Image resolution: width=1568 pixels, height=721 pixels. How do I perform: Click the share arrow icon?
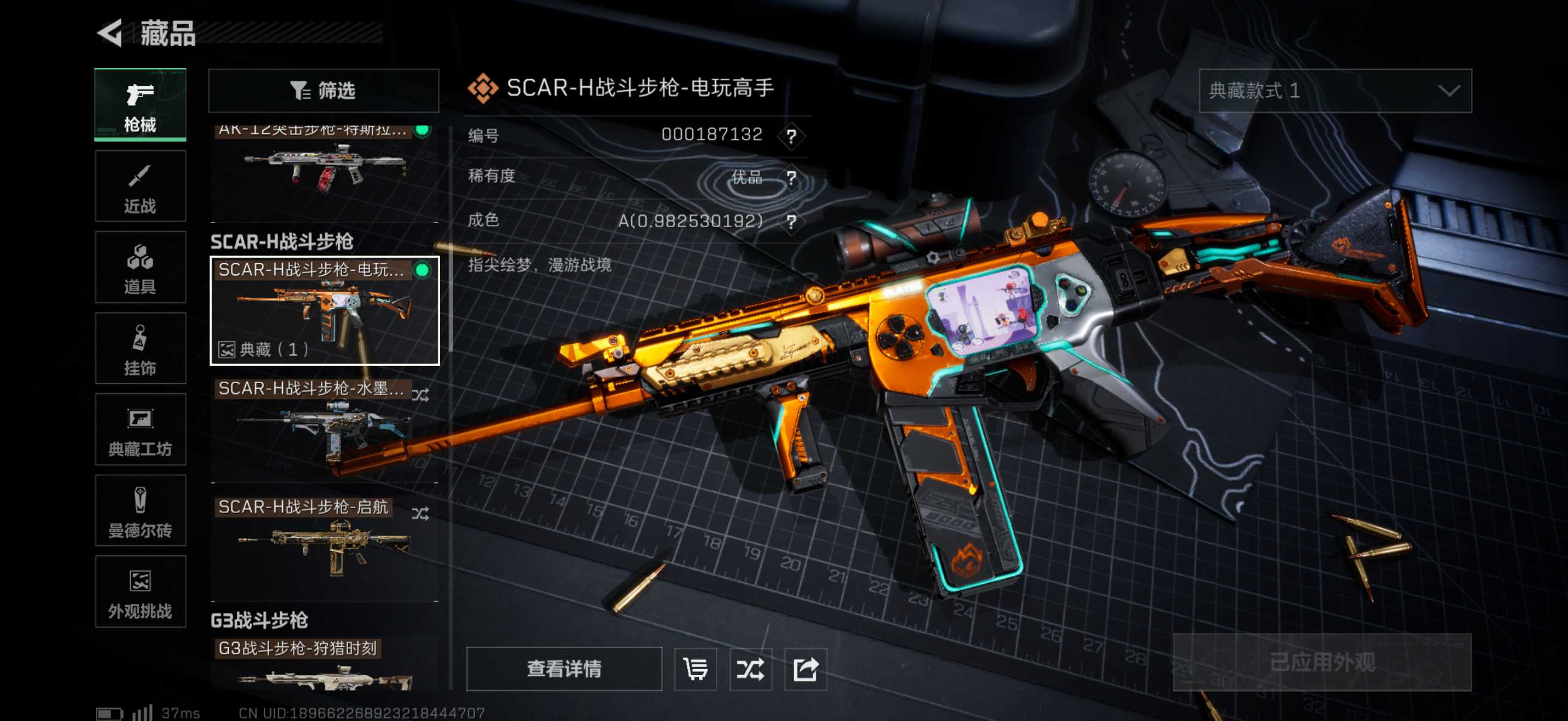805,668
